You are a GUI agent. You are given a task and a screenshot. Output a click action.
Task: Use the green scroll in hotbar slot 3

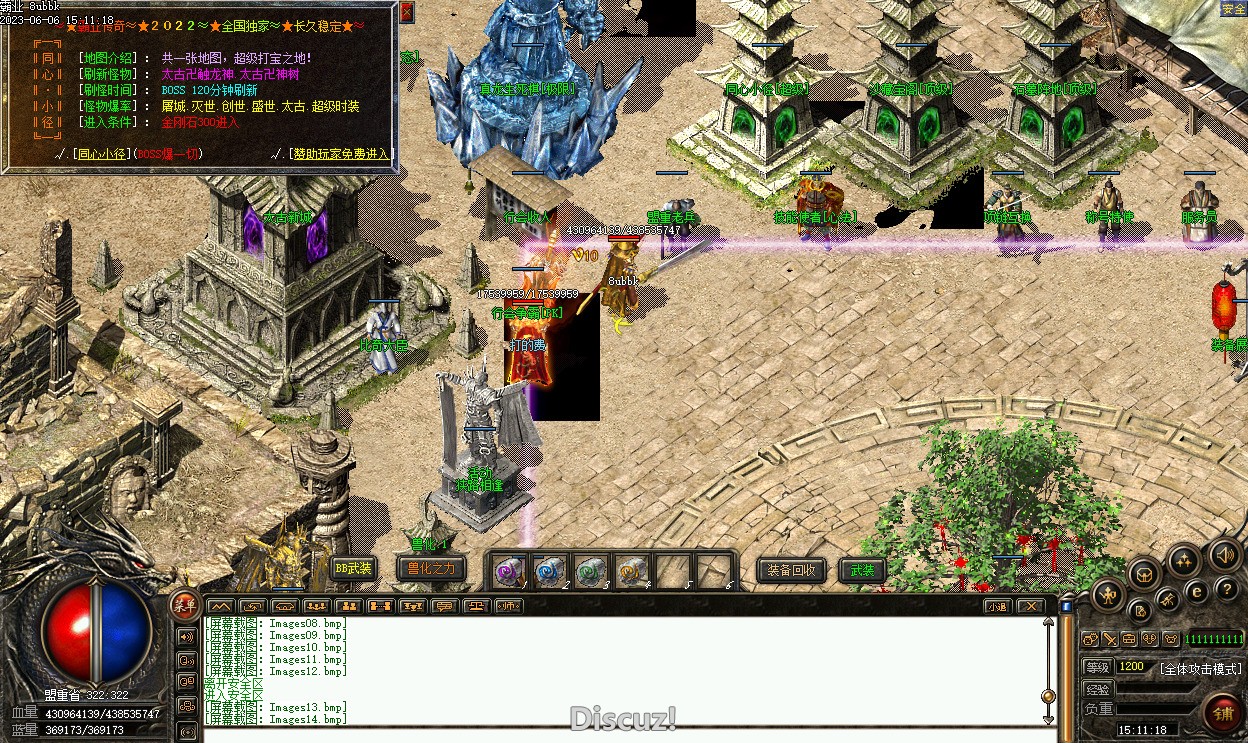click(x=590, y=571)
